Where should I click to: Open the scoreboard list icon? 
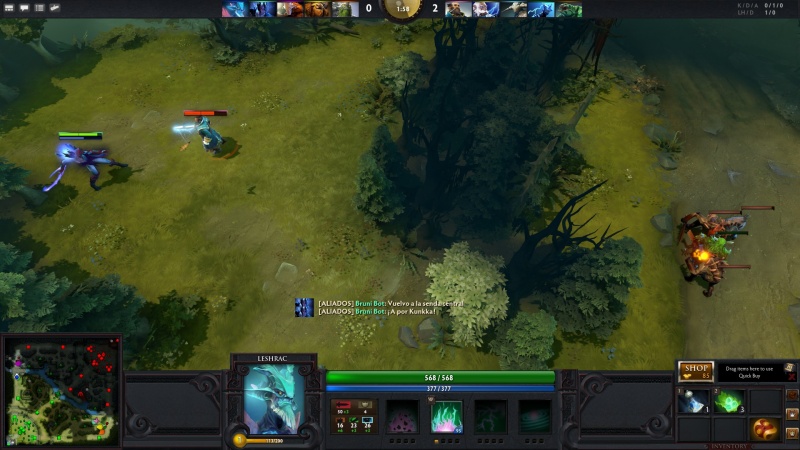(x=40, y=8)
